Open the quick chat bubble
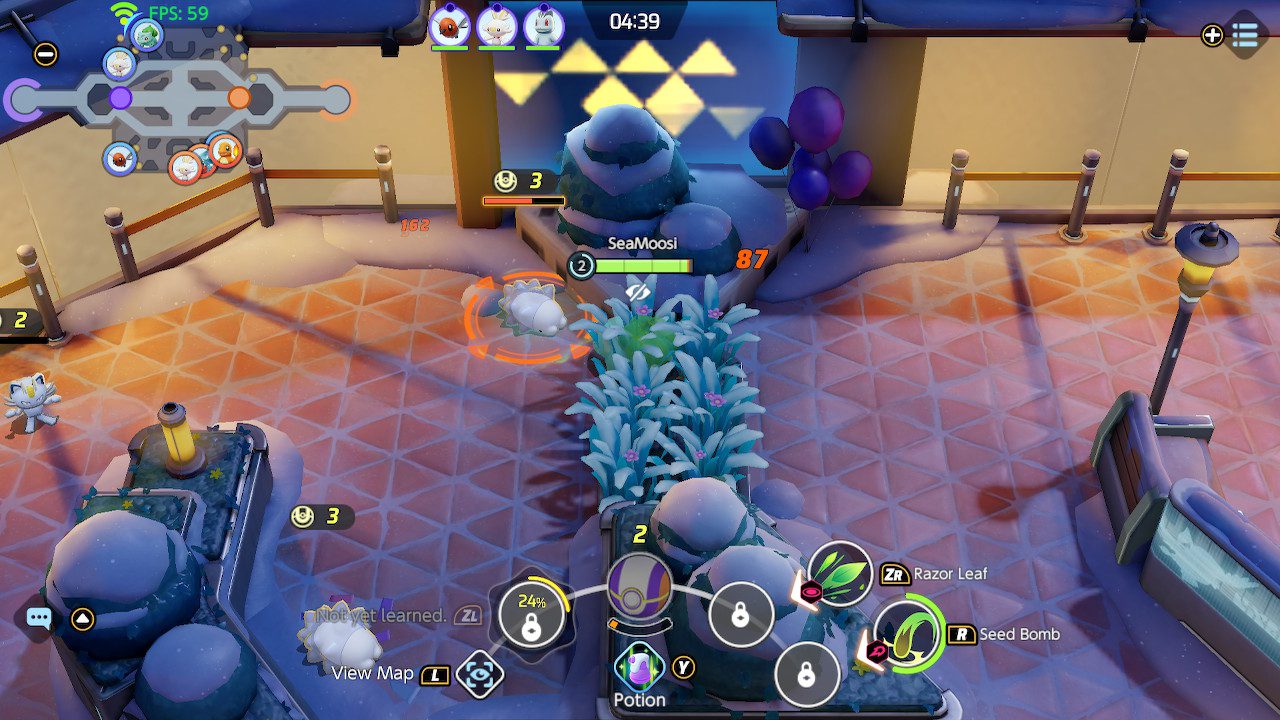This screenshot has width=1280, height=720. point(39,619)
